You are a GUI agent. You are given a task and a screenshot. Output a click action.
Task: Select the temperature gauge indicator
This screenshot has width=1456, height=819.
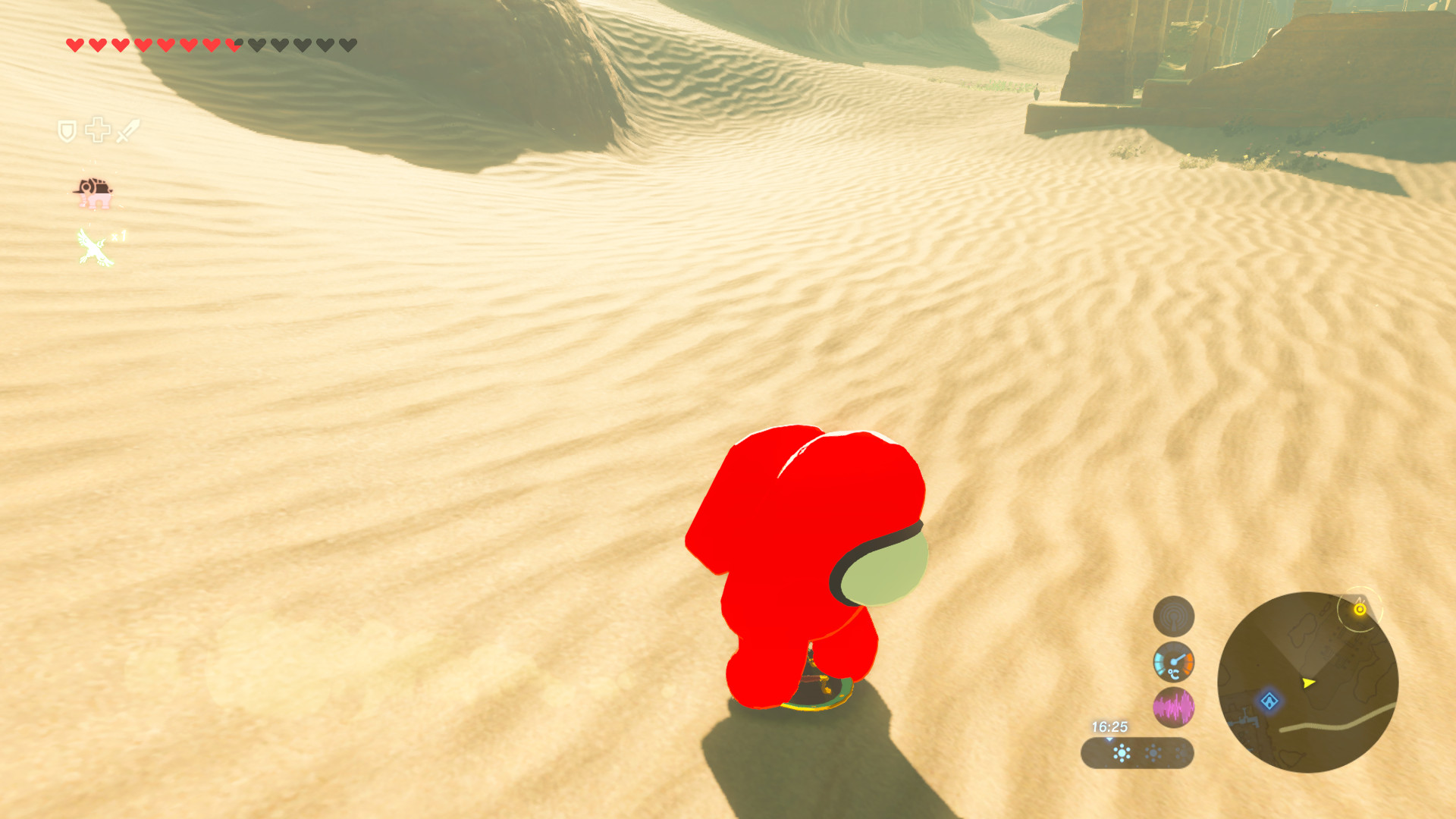click(1174, 662)
